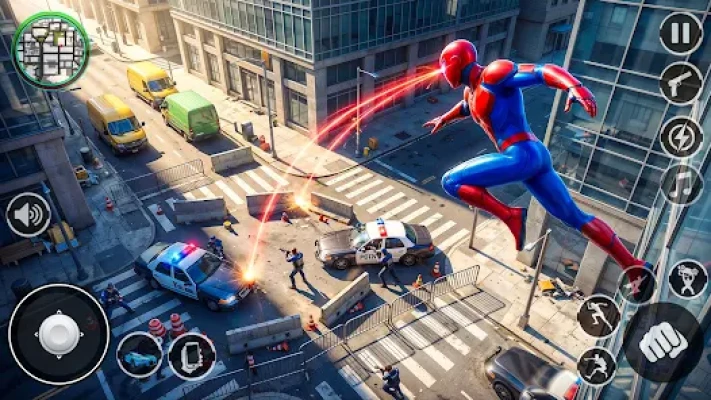The width and height of the screenshot is (711, 400).
Task: Trigger the jumping figure action button
Action: pyautogui.click(x=597, y=366)
